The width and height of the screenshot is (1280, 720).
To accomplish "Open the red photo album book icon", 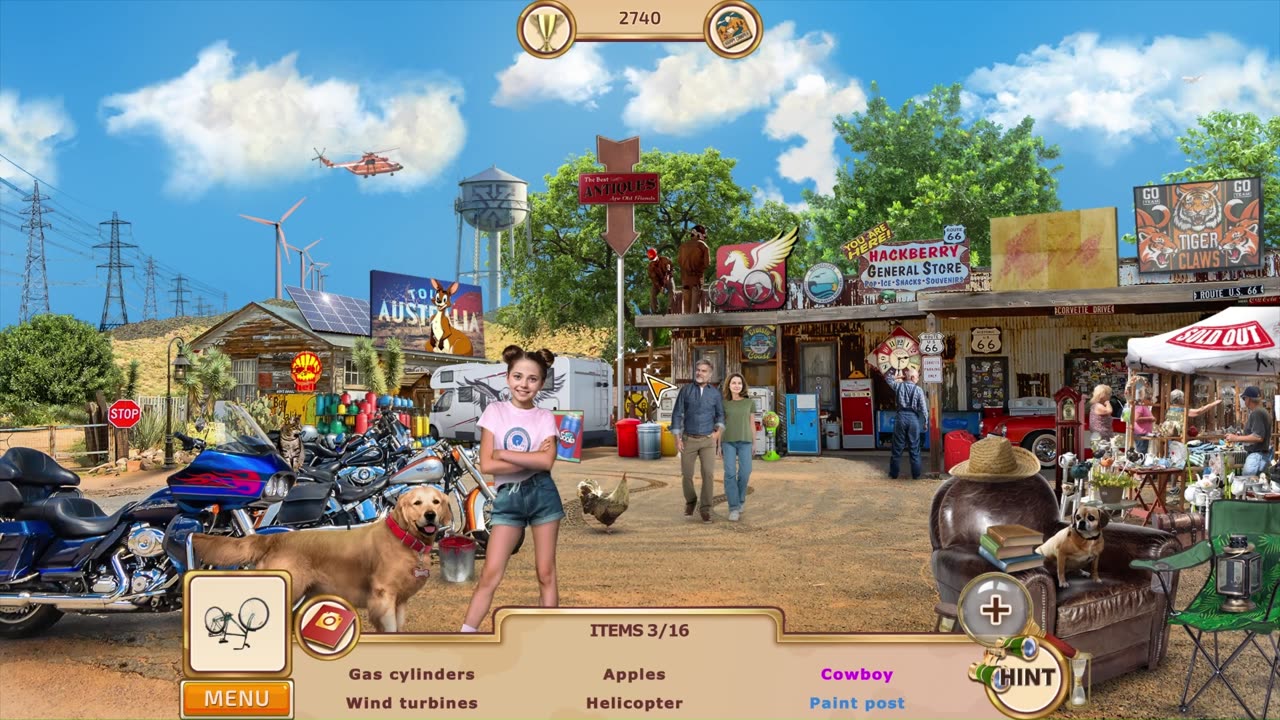I will pos(328,628).
